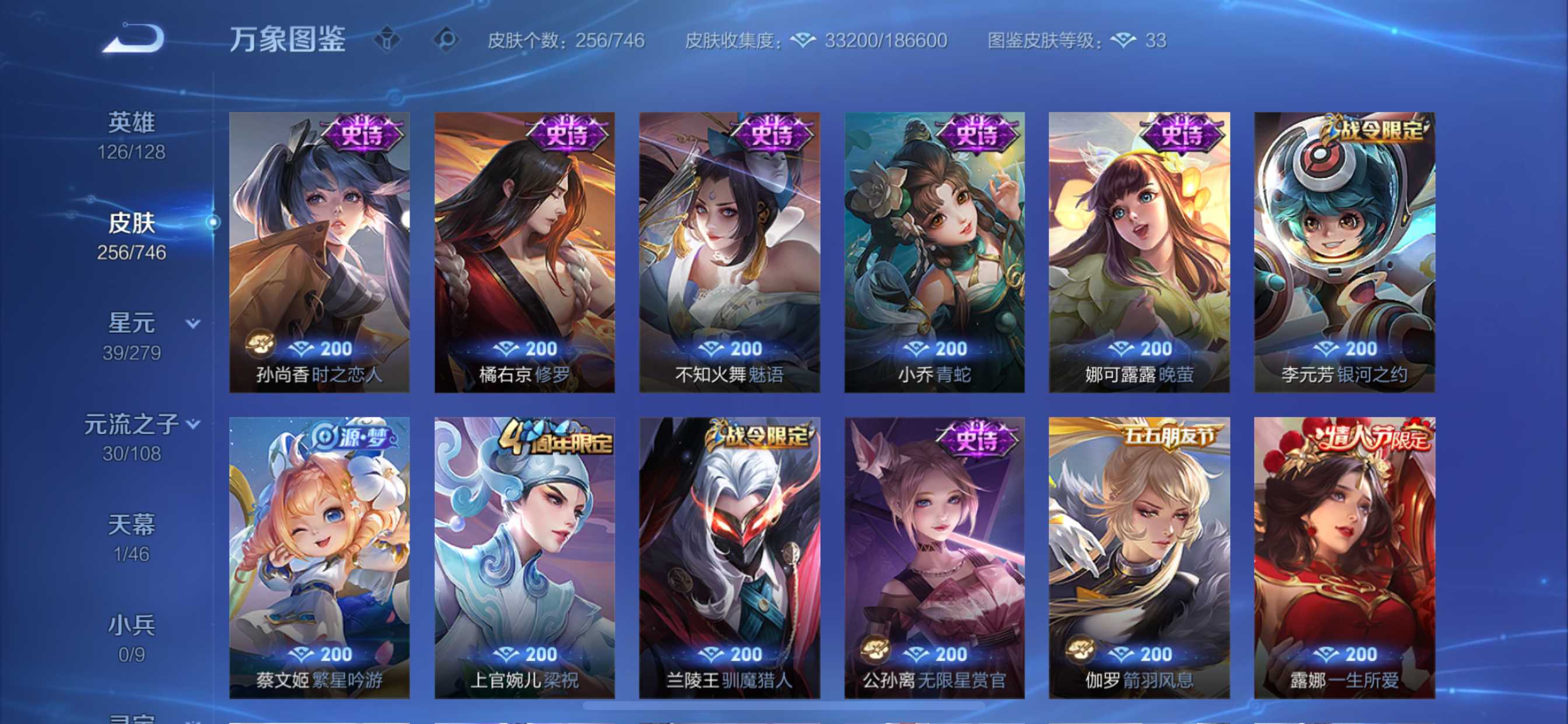This screenshot has width=1568, height=724.
Task: Switch to the 天幕 tab
Action: point(132,525)
